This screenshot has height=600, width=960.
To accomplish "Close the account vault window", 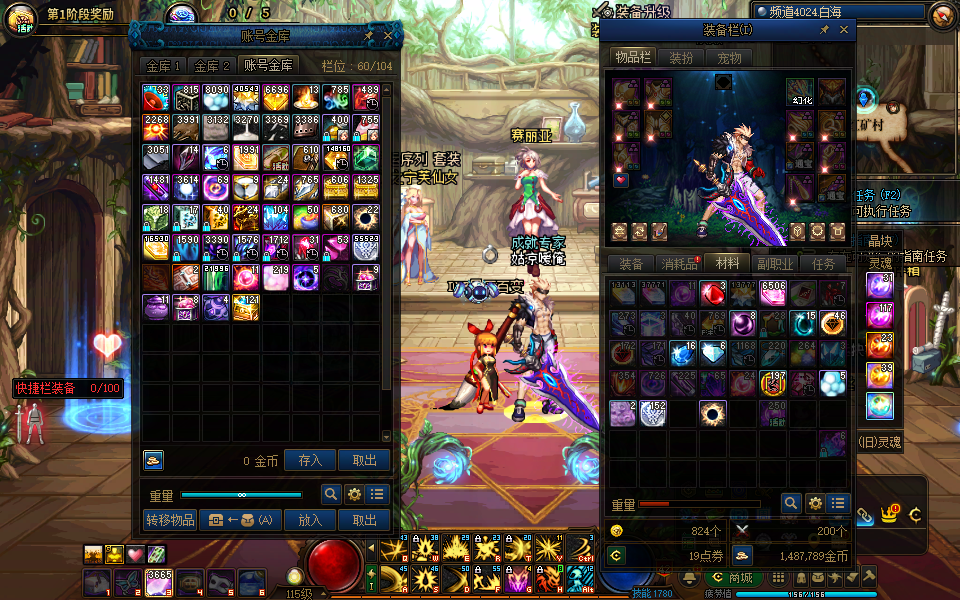I will point(389,35).
